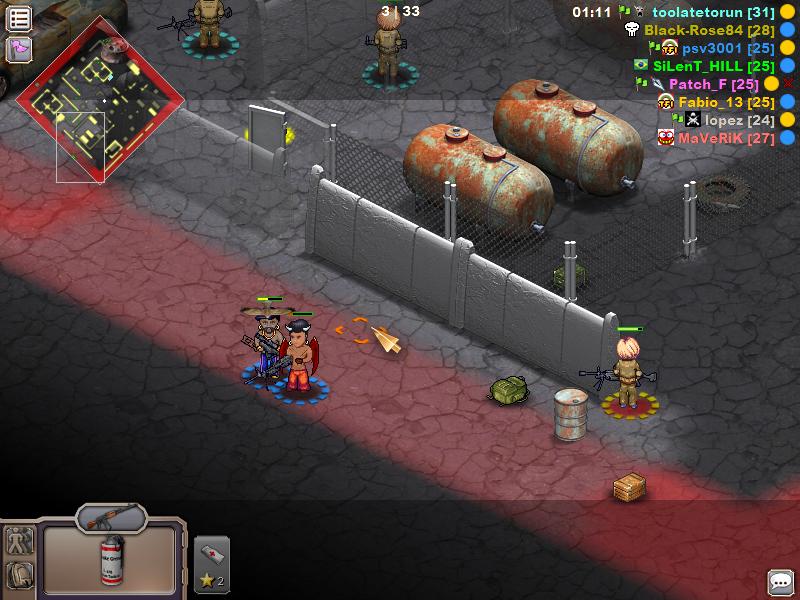Click the pink flag button
800x600 pixels.
[19, 48]
